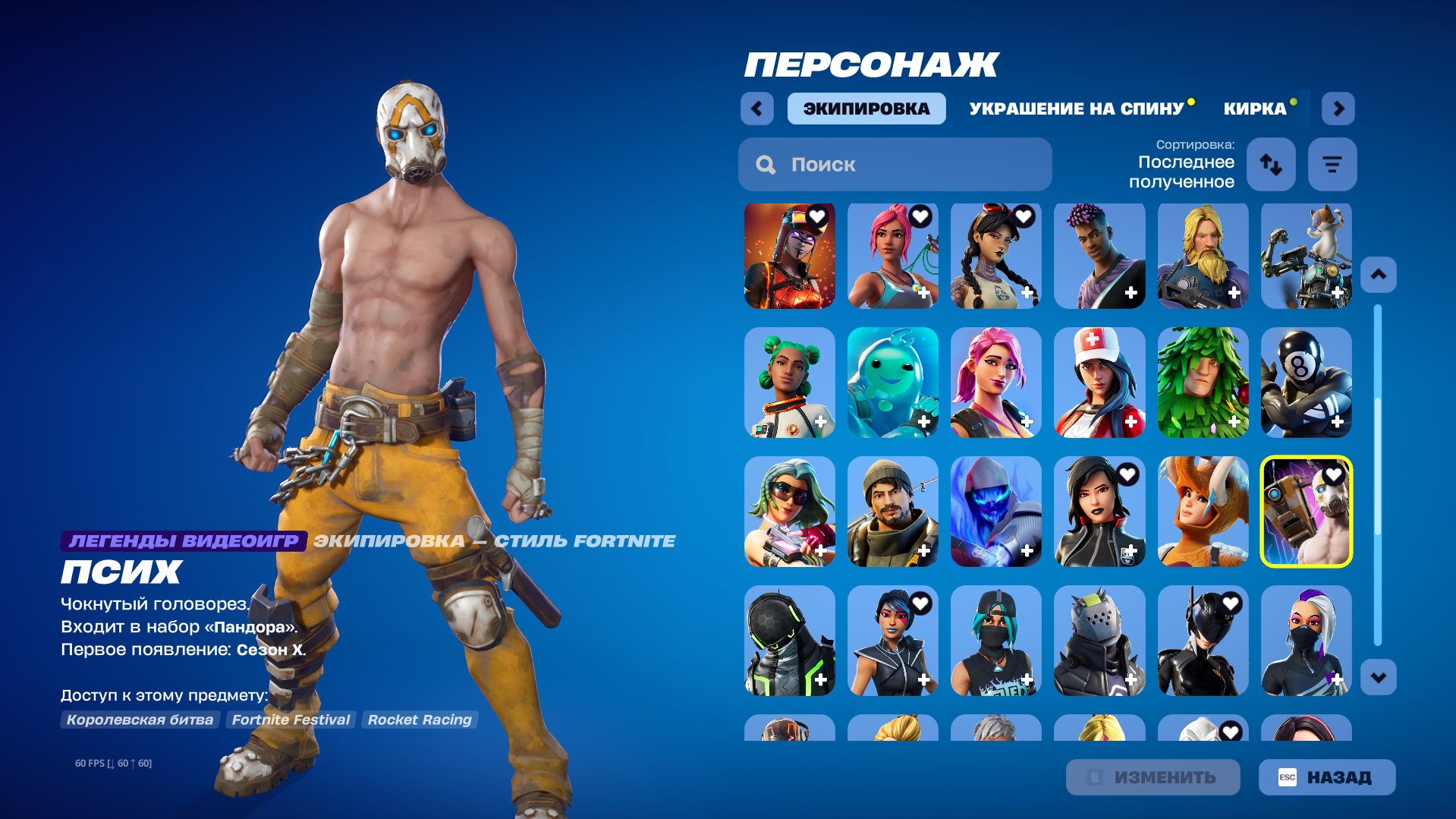This screenshot has width=1456, height=819.
Task: Open the search magnifier icon
Action: pos(766,164)
